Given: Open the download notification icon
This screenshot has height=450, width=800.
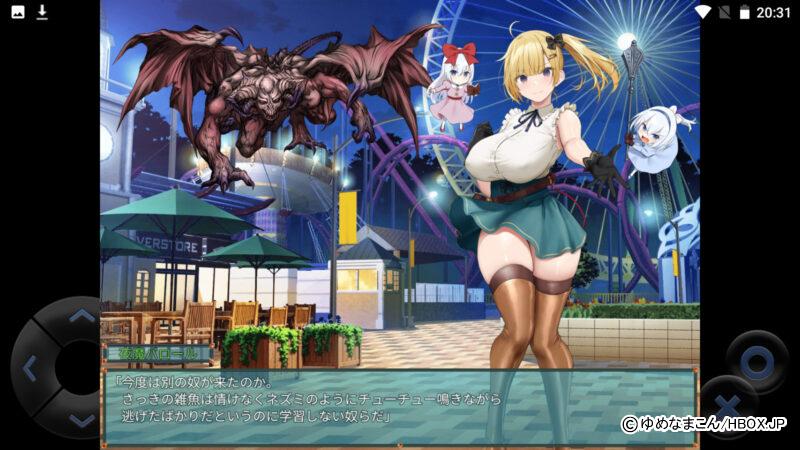Looking at the screenshot, I should pos(42,13).
